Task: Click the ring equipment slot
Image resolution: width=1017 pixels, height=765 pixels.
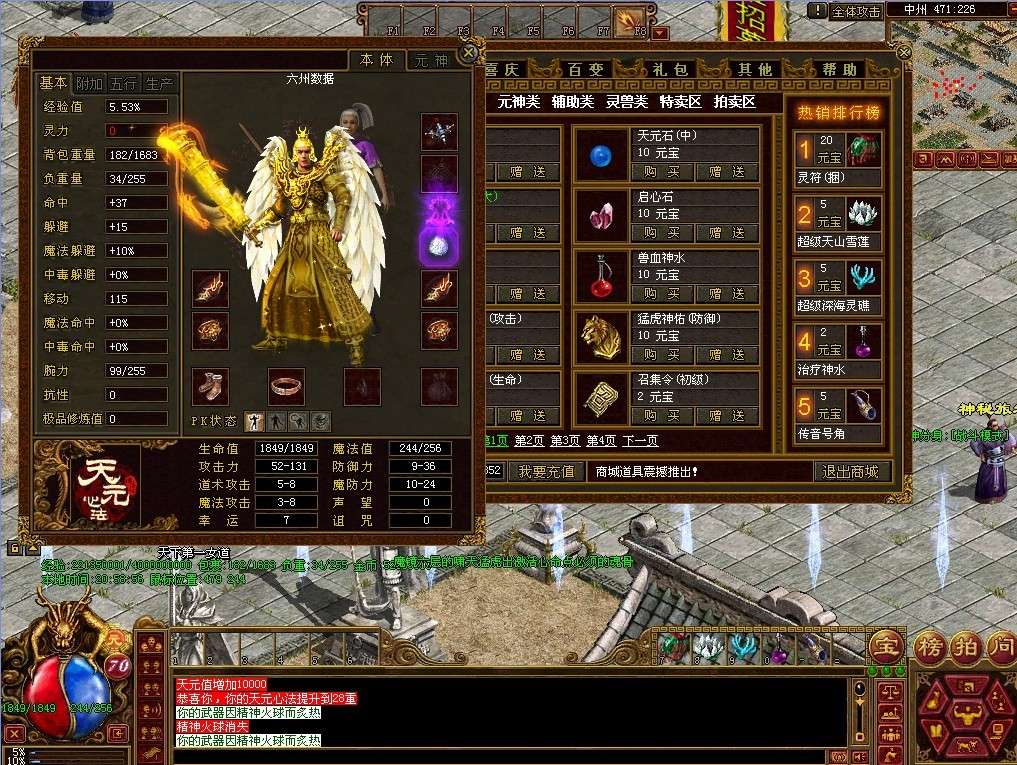Action: [x=286, y=386]
